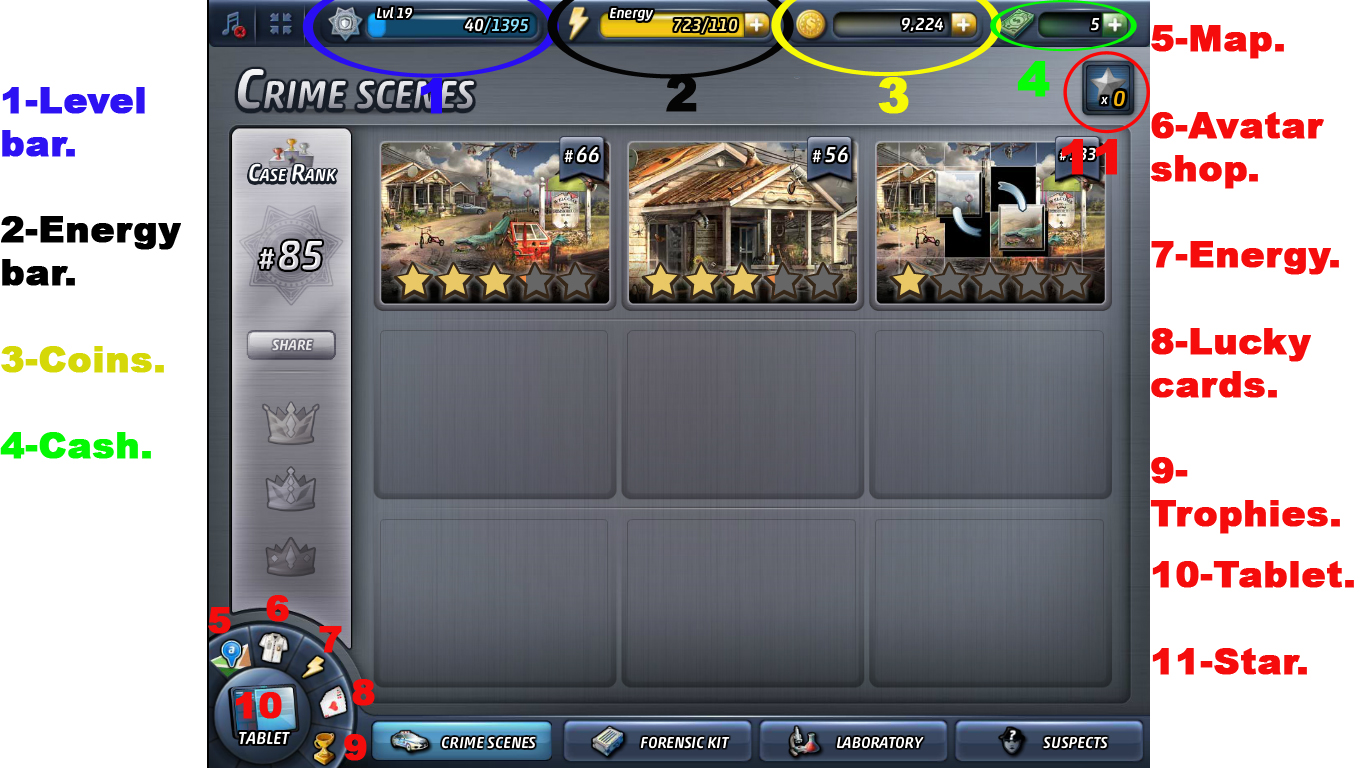Open Lucky cards playing card icon
The image size is (1360, 768).
point(334,705)
